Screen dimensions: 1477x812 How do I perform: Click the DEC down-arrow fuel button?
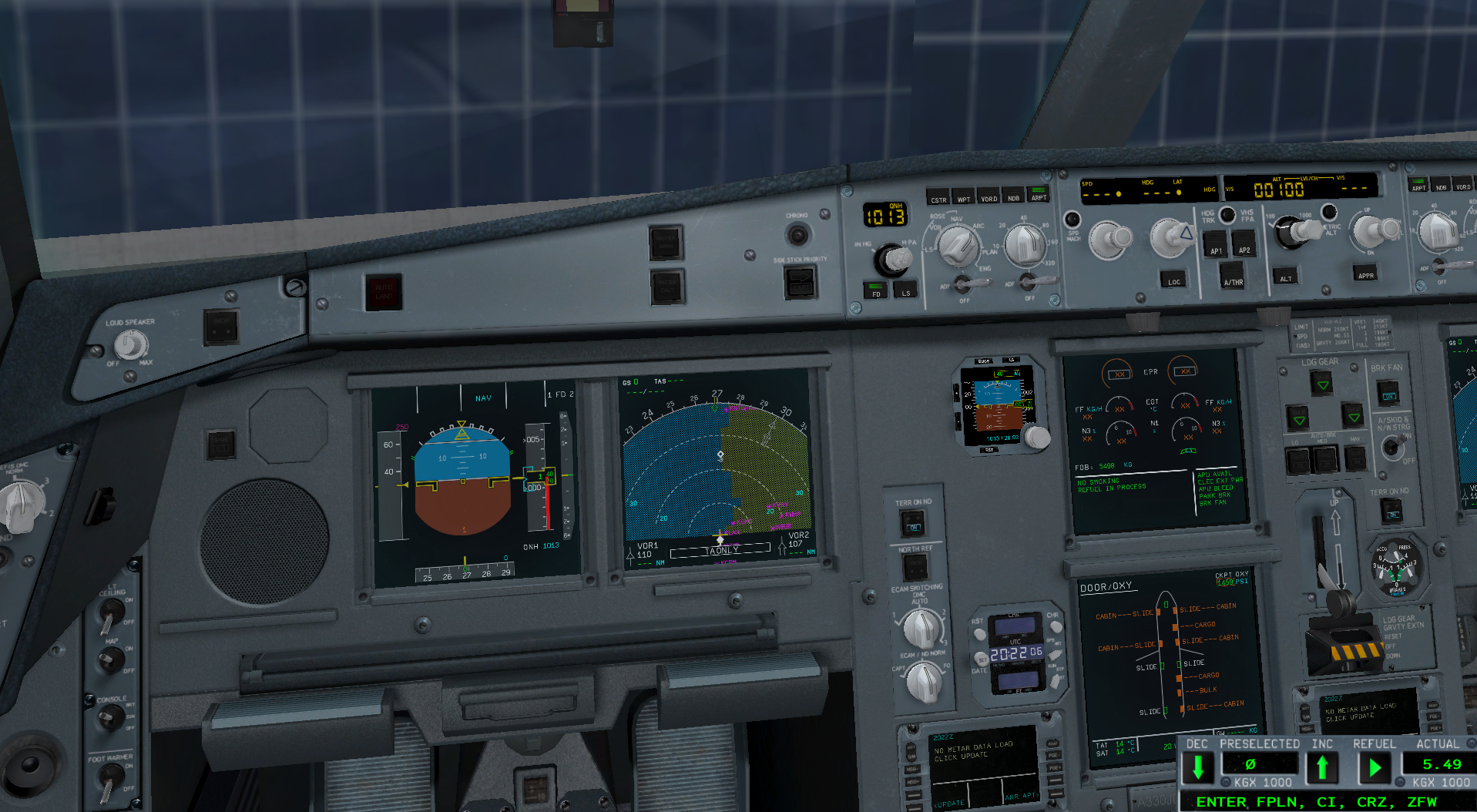(x=1198, y=767)
